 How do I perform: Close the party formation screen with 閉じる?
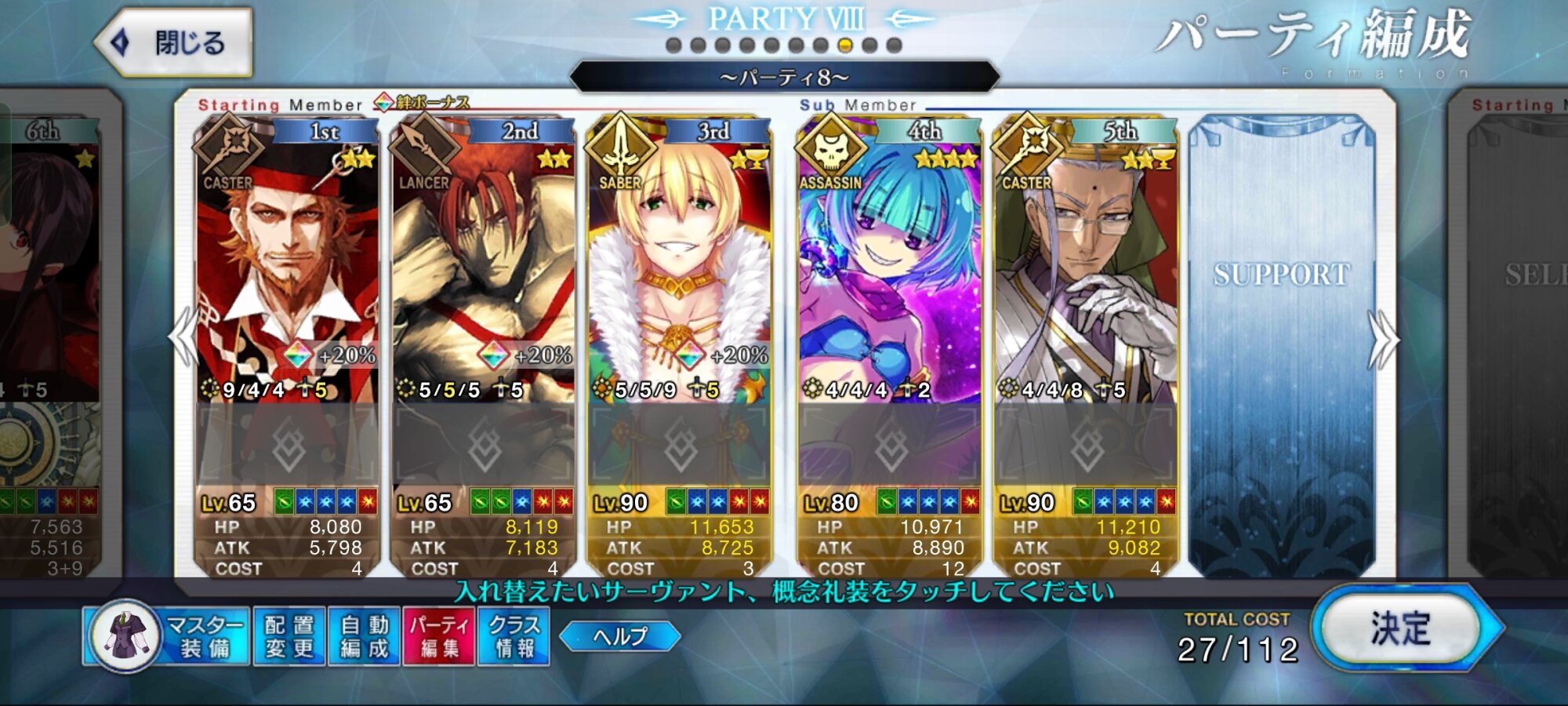(x=174, y=42)
